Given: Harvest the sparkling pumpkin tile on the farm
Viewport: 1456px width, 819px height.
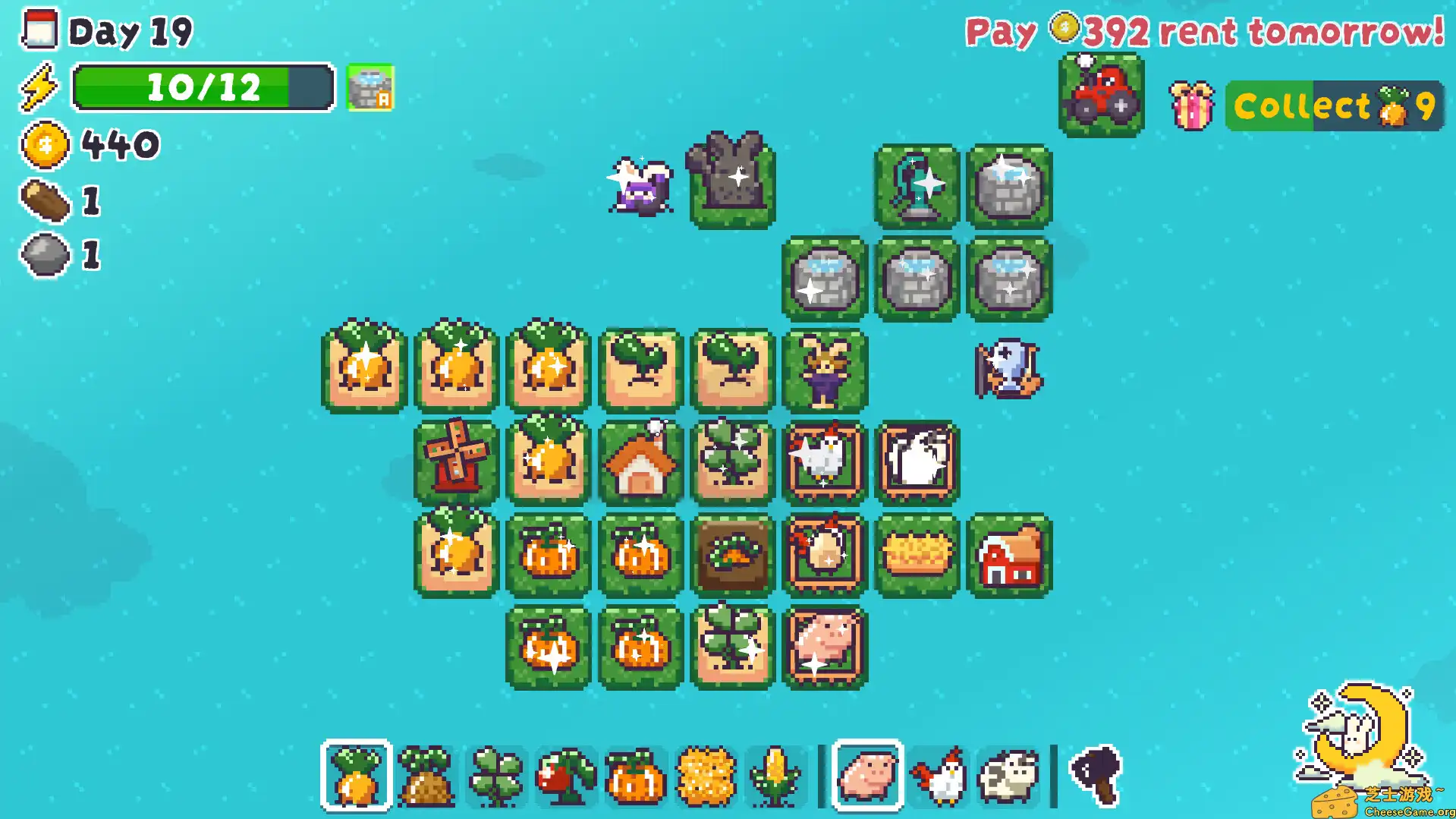Looking at the screenshot, I should (x=549, y=556).
